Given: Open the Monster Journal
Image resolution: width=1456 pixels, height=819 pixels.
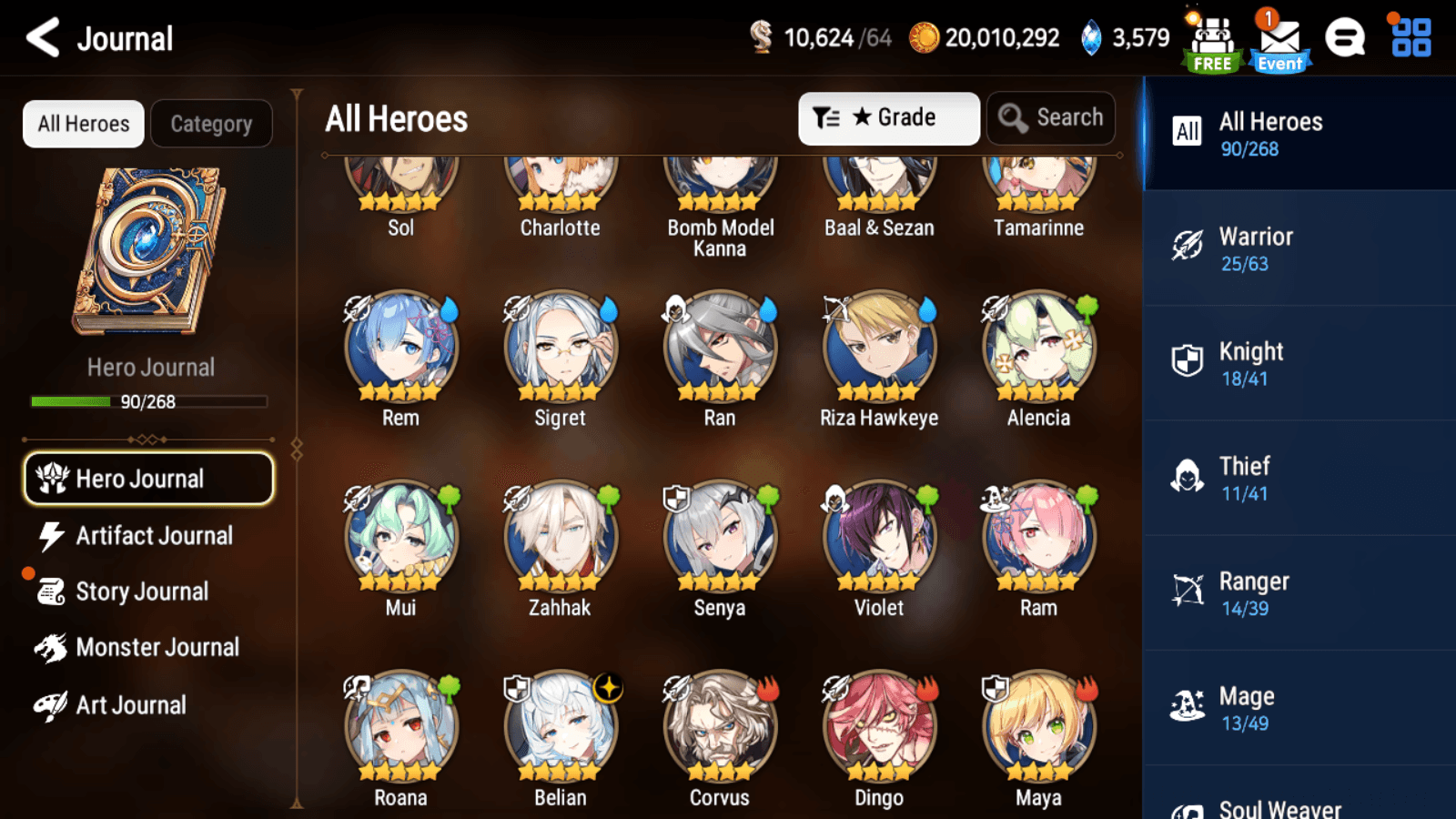Looking at the screenshot, I should pyautogui.click(x=158, y=647).
